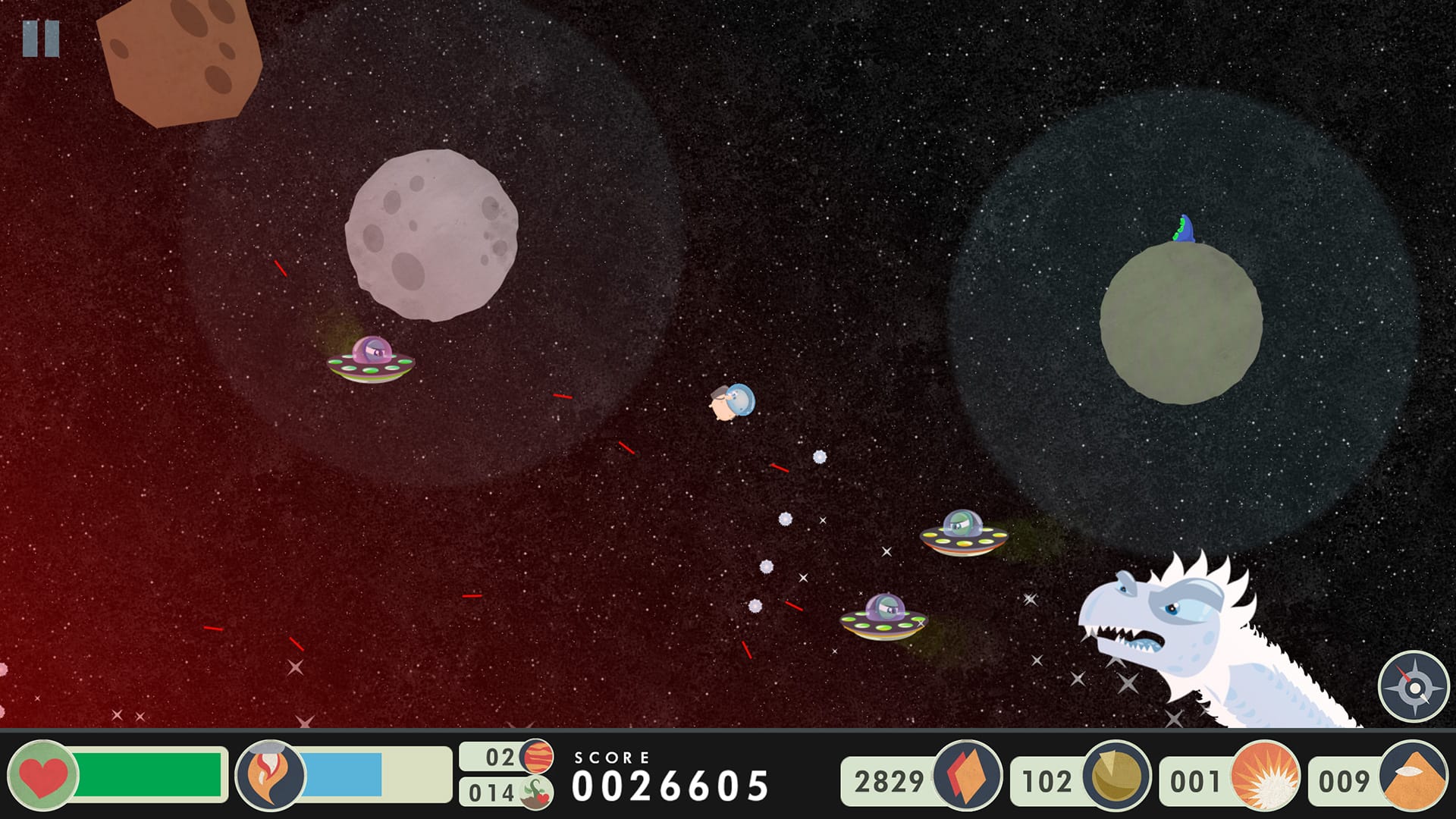The width and height of the screenshot is (1456, 819).
Task: Select the sprouting plant heart icon
Action: 537,792
